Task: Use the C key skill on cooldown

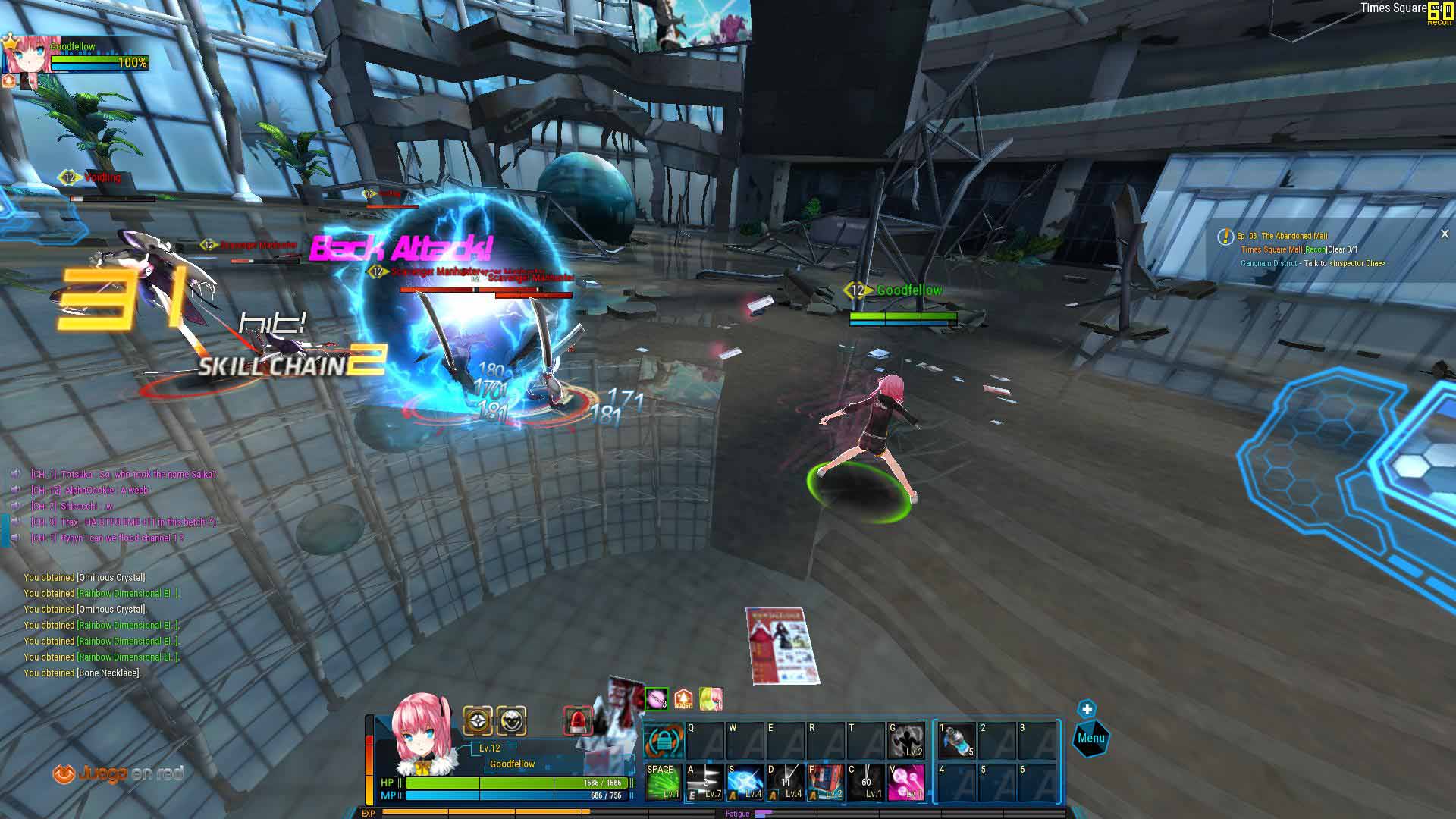Action: click(866, 782)
